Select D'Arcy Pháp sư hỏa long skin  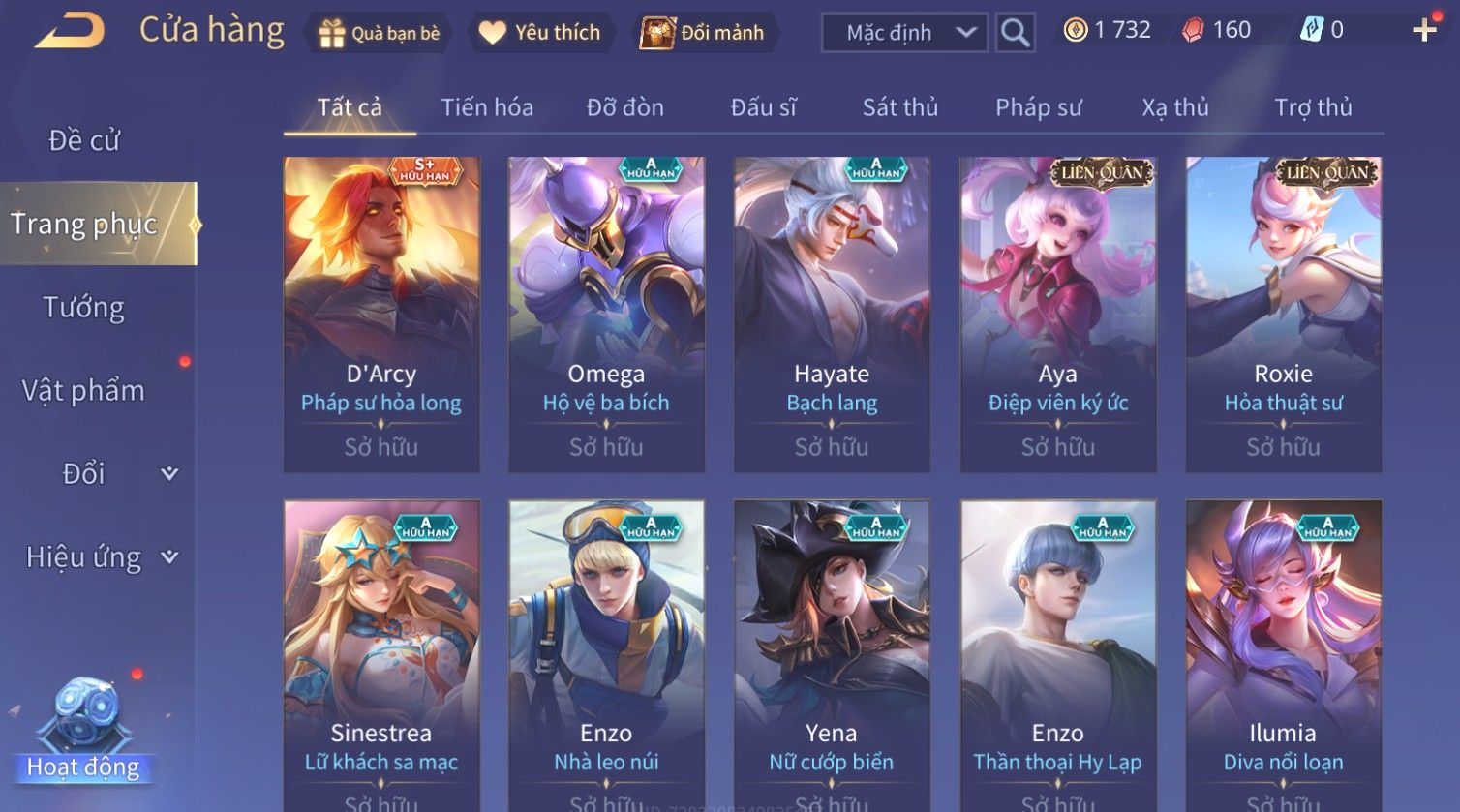tap(381, 314)
